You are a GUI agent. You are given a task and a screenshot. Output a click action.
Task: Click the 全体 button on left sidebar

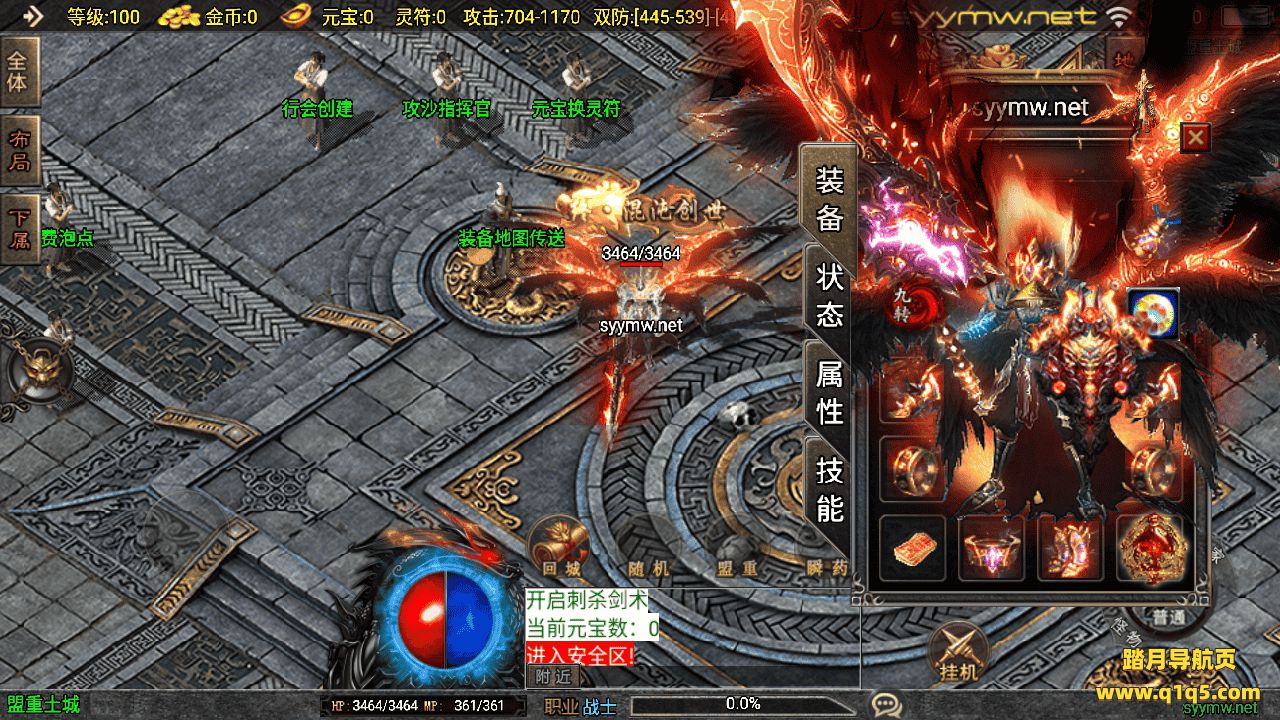(x=18, y=71)
